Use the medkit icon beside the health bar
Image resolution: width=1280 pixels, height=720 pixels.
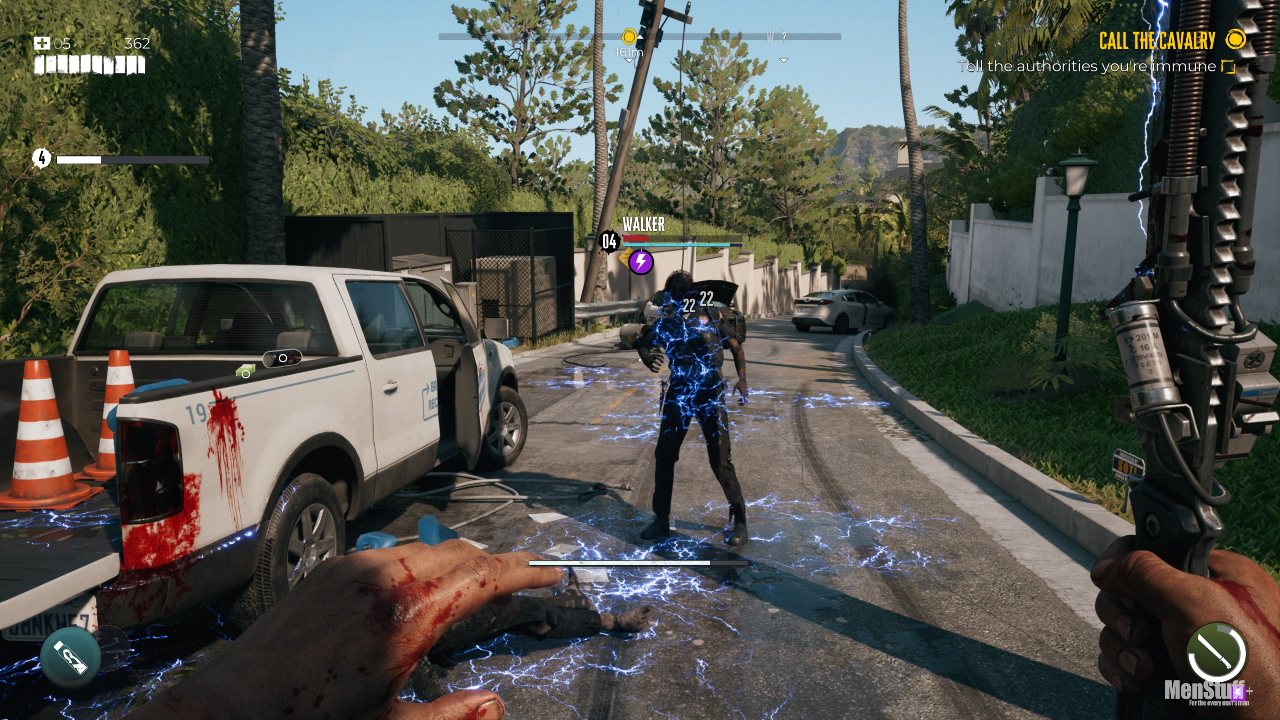[x=42, y=44]
